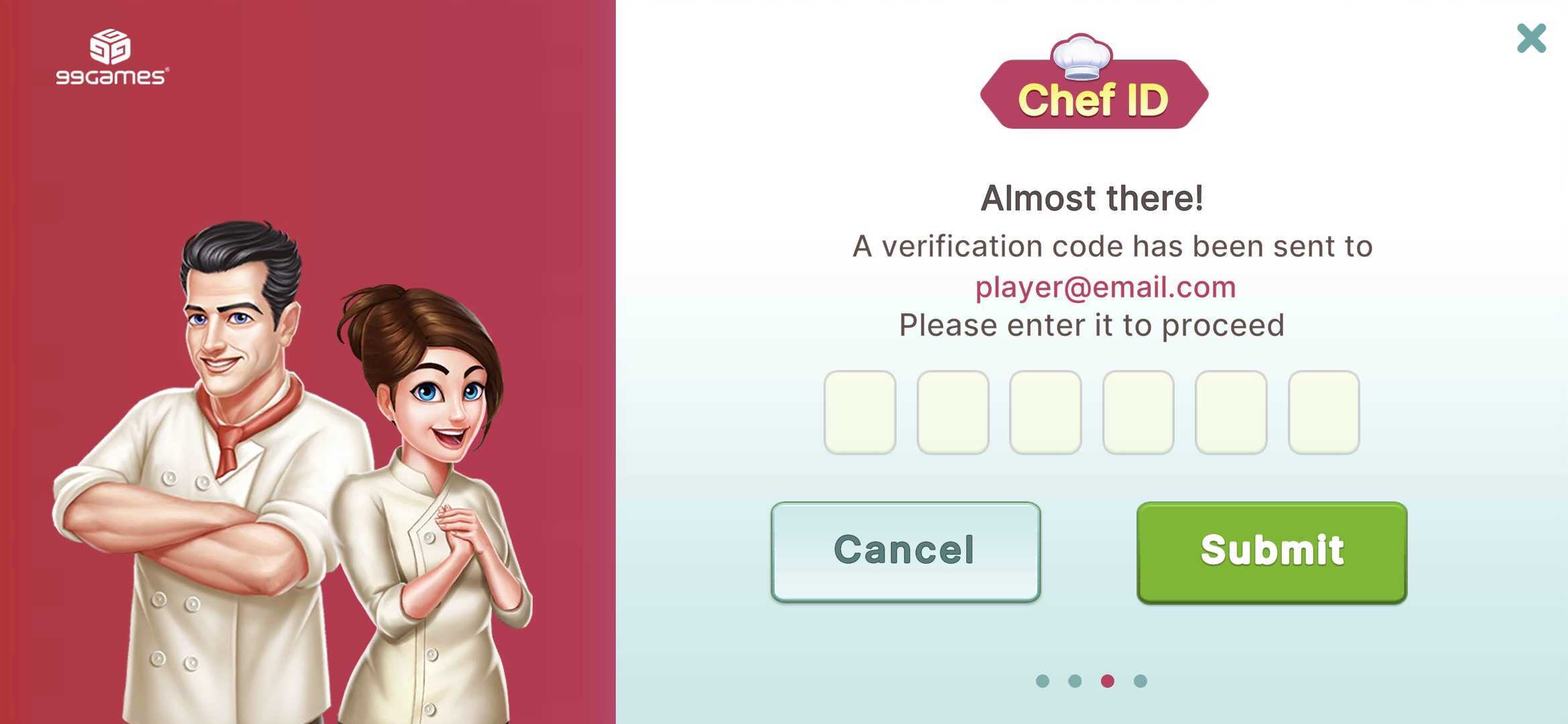The height and width of the screenshot is (724, 1568).
Task: Submit the verification code
Action: click(x=1271, y=552)
